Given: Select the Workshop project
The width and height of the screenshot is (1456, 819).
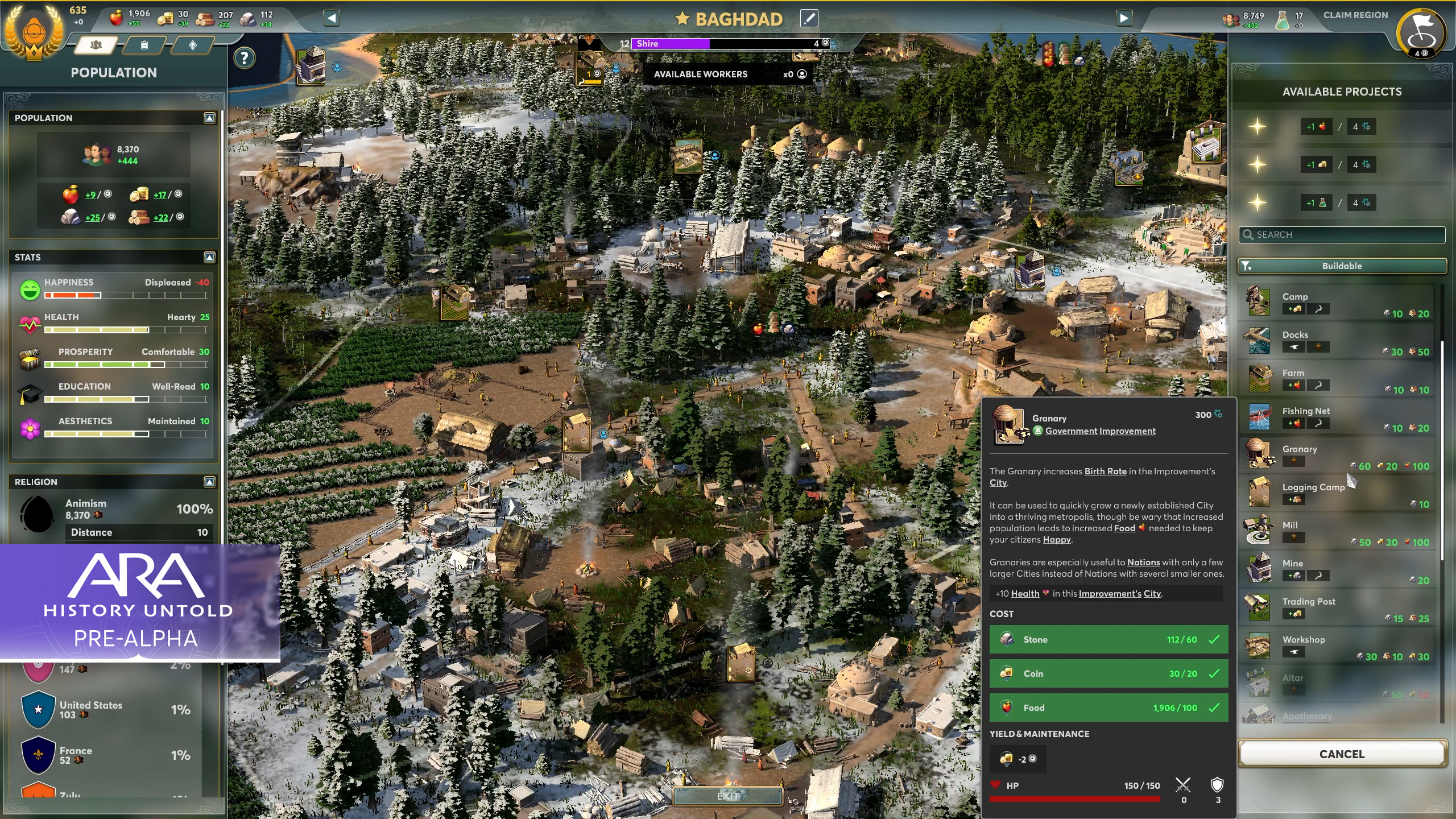Looking at the screenshot, I should [x=1337, y=646].
